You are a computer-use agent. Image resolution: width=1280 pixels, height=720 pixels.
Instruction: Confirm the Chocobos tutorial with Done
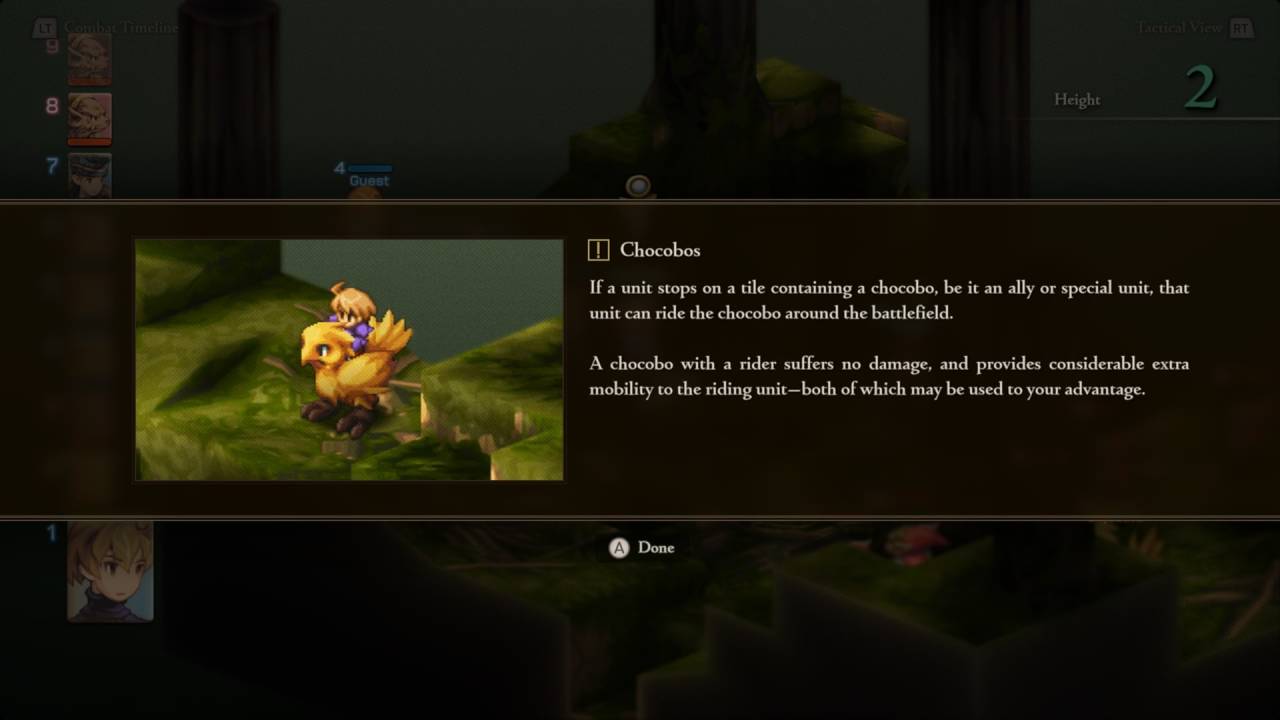pos(642,548)
